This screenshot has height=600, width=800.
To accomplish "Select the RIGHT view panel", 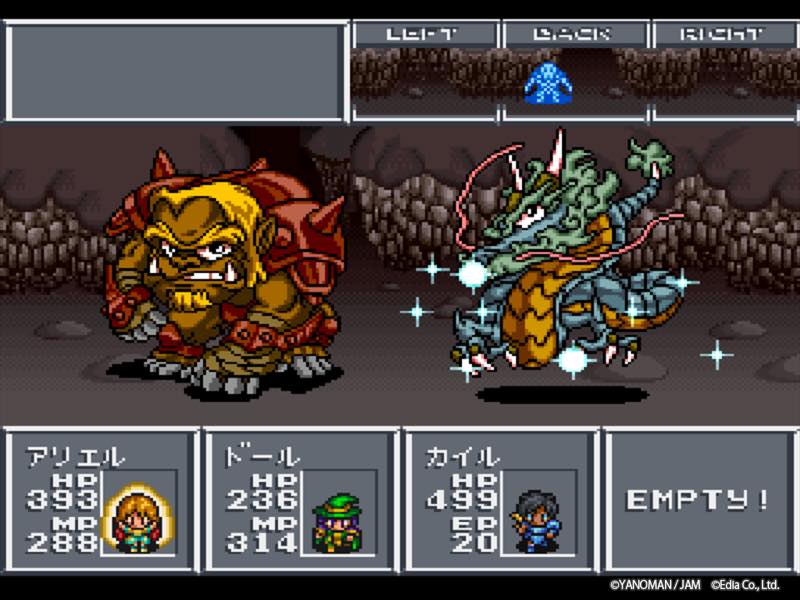I will [722, 72].
